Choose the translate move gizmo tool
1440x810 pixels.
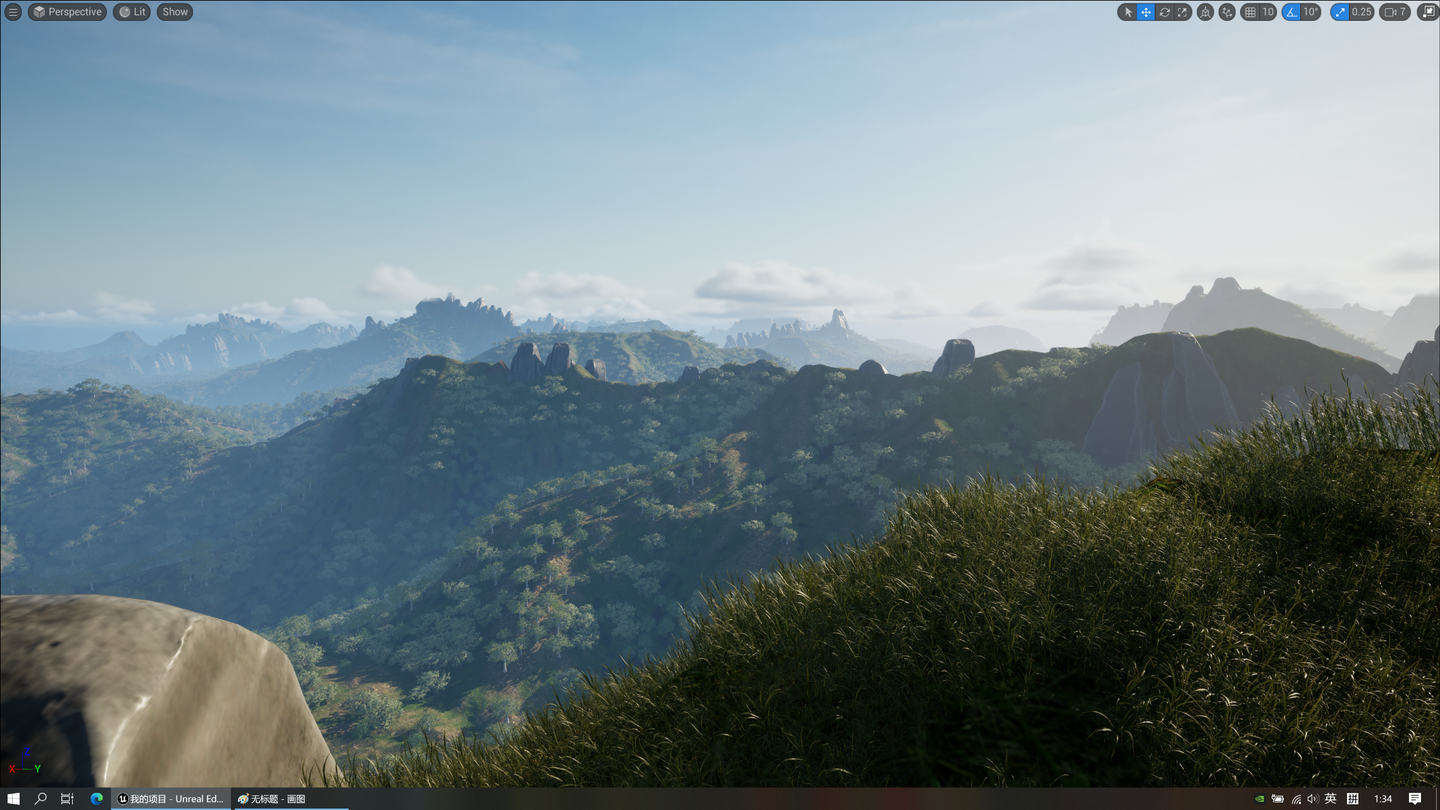click(x=1146, y=12)
